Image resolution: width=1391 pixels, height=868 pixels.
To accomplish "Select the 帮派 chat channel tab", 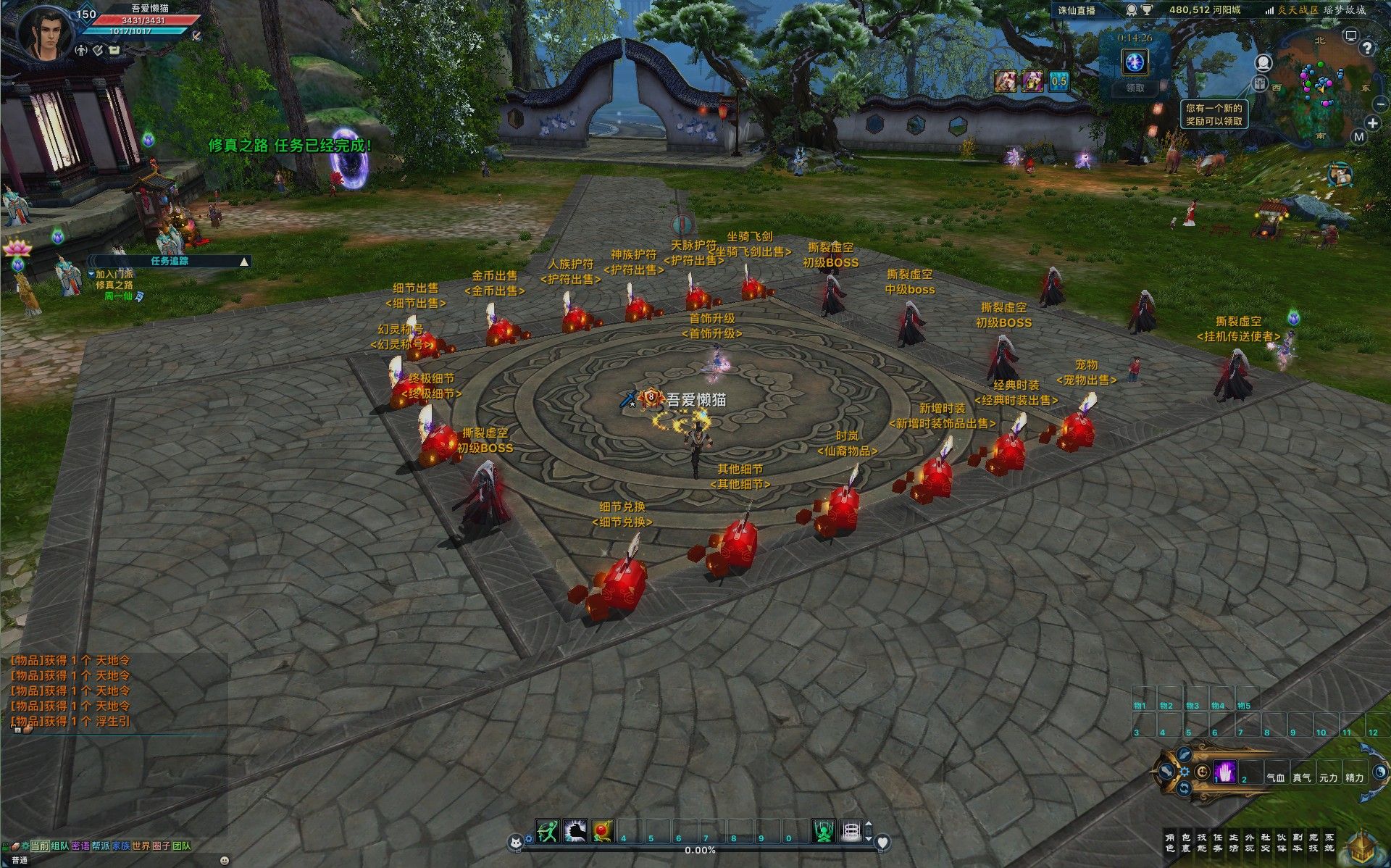I will pos(101,846).
